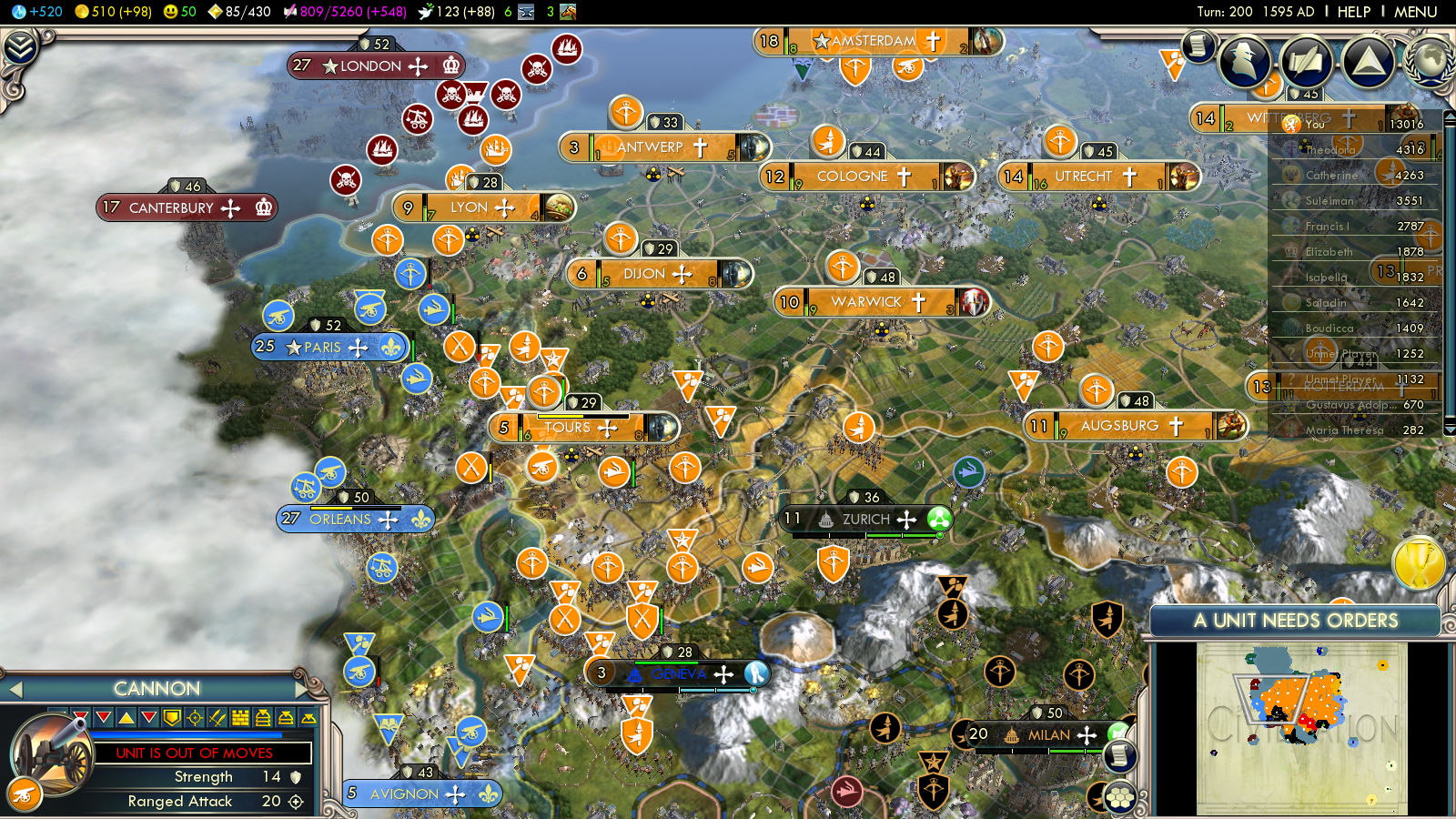The image size is (1456, 819).
Task: Click the A UNIT NEEDS ORDERS button
Action: [1295, 621]
